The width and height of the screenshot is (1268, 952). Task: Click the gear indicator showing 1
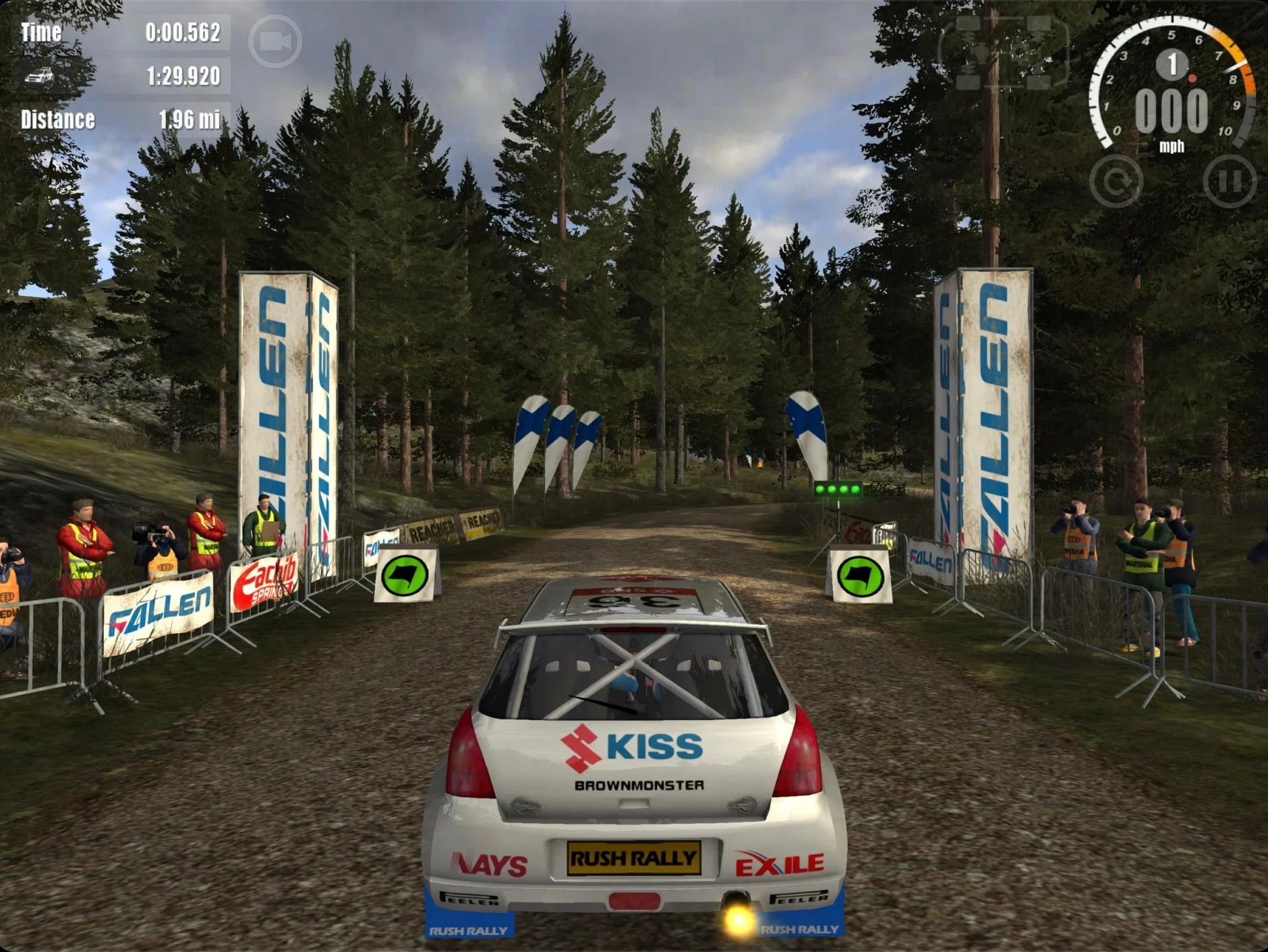[1172, 64]
